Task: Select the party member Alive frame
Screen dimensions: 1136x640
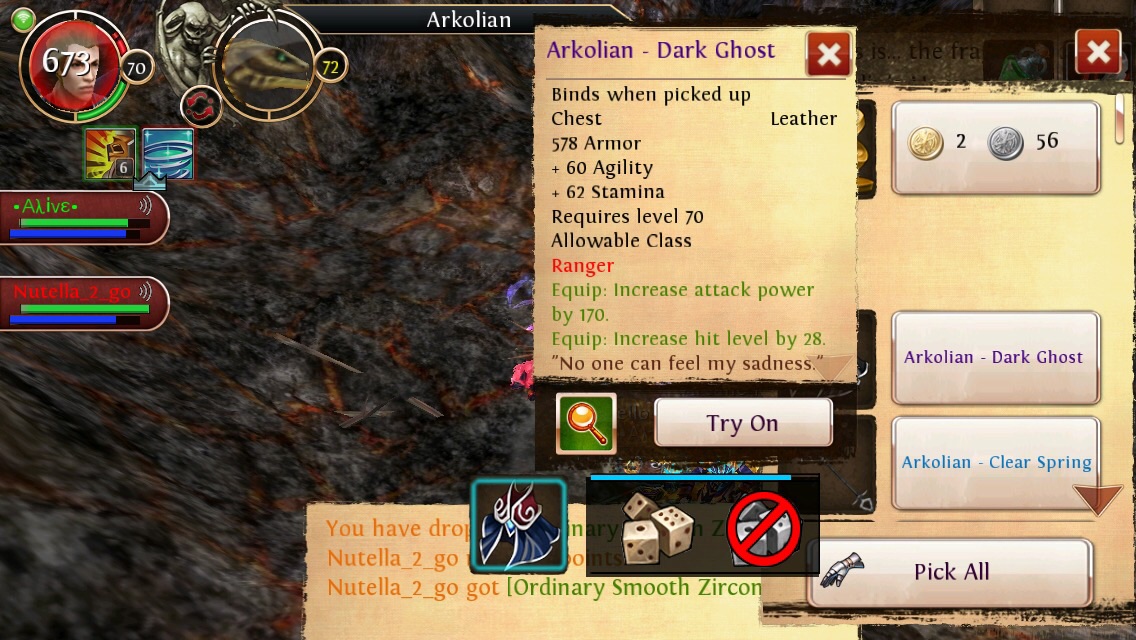Action: pos(80,216)
